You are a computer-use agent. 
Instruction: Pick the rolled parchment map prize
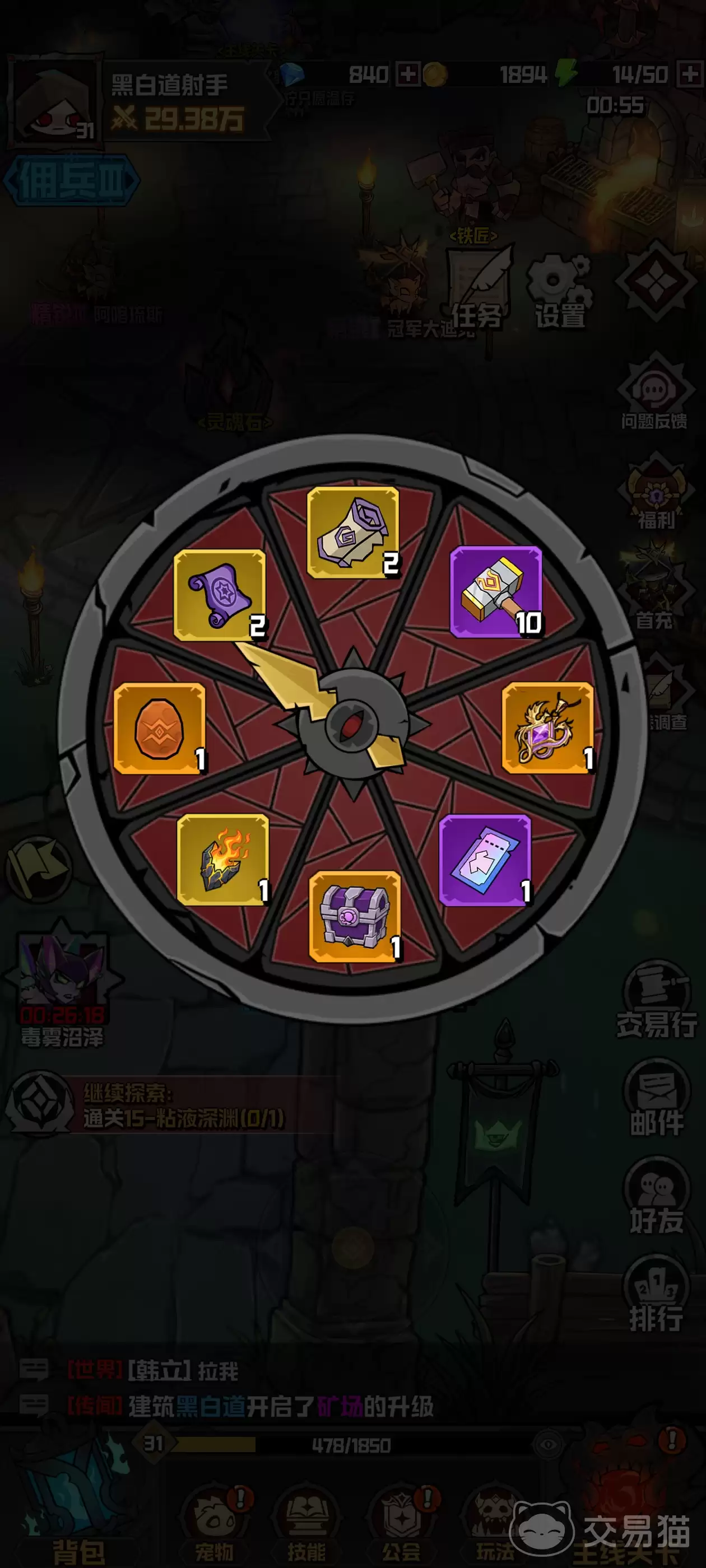click(354, 532)
